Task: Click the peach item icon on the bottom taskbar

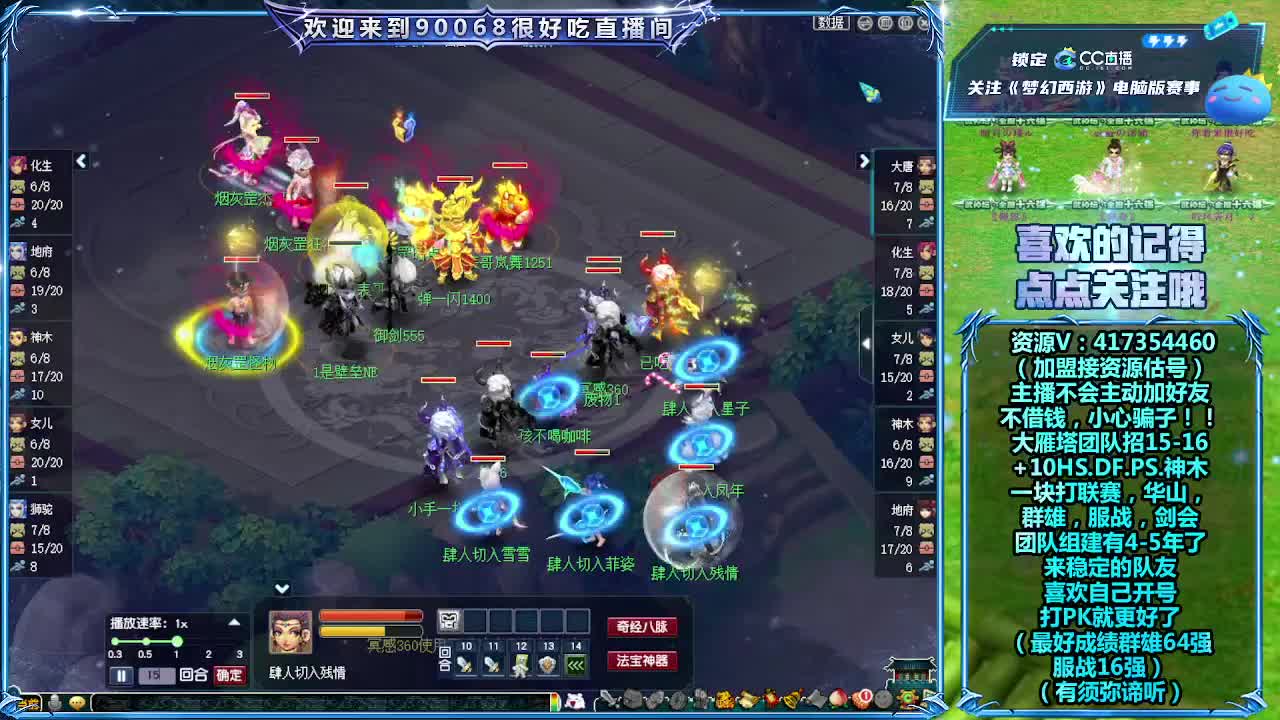Action: pos(839,700)
